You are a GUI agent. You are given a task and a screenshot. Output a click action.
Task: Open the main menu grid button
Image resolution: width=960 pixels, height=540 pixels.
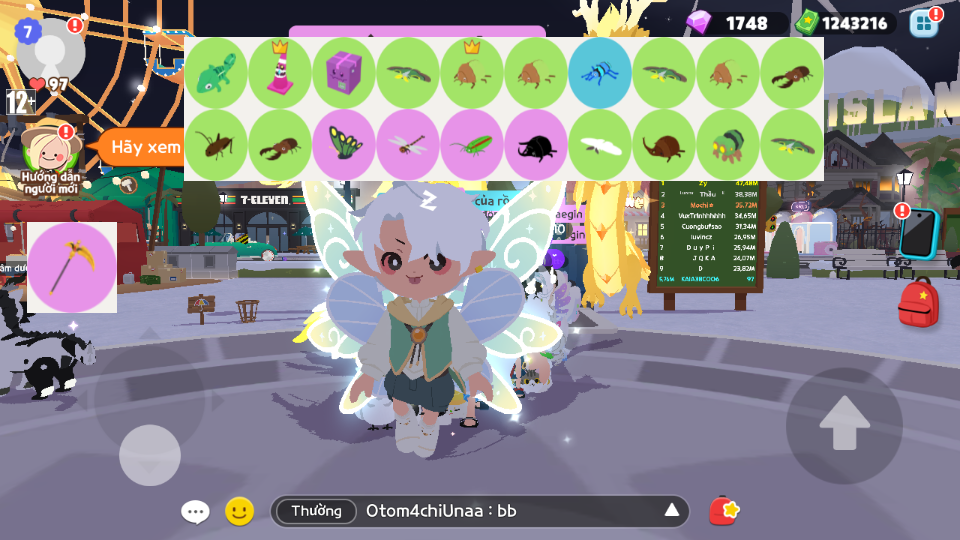924,23
